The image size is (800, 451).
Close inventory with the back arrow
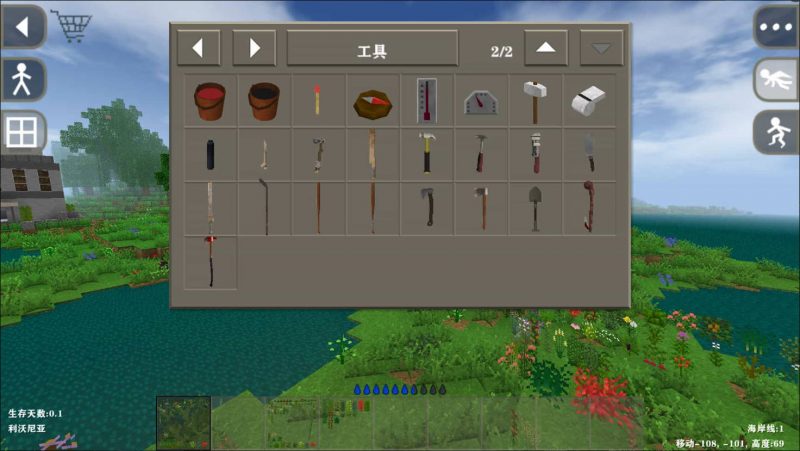pyautogui.click(x=23, y=27)
